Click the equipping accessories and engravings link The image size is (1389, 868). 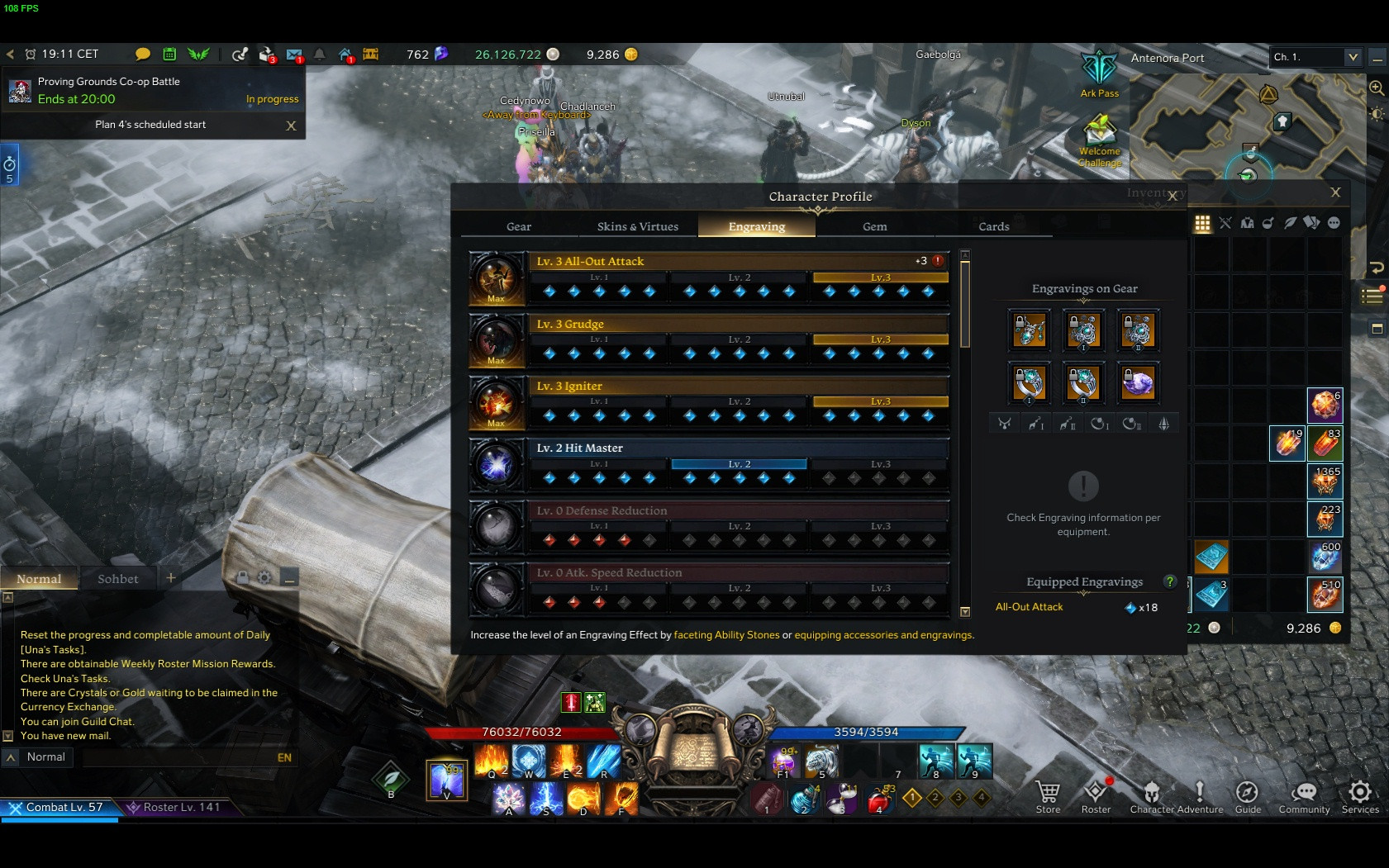(882, 635)
